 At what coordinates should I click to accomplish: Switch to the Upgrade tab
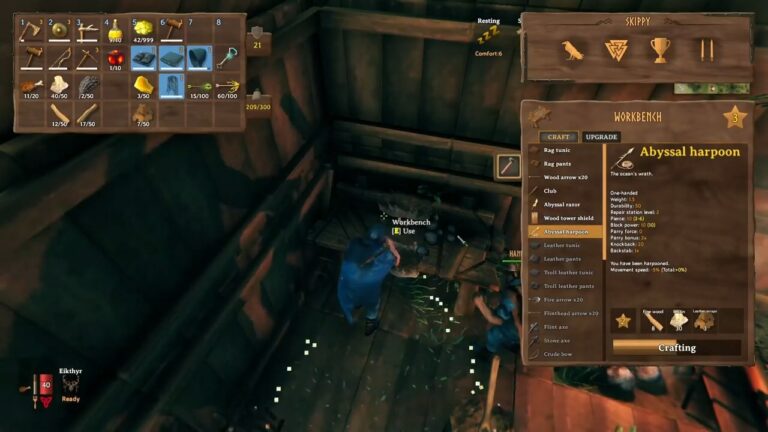tap(602, 137)
